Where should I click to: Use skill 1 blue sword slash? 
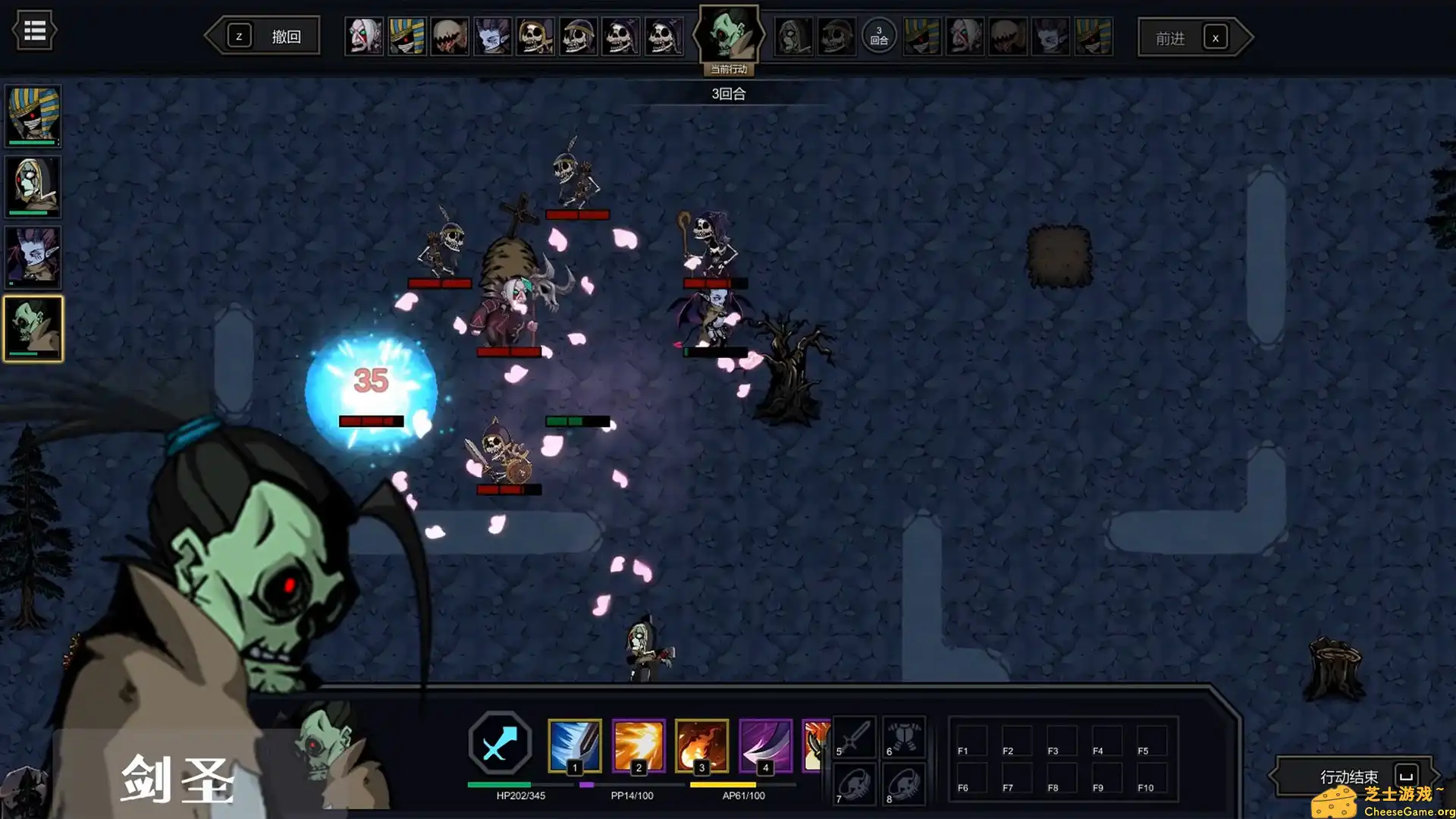pyautogui.click(x=574, y=745)
